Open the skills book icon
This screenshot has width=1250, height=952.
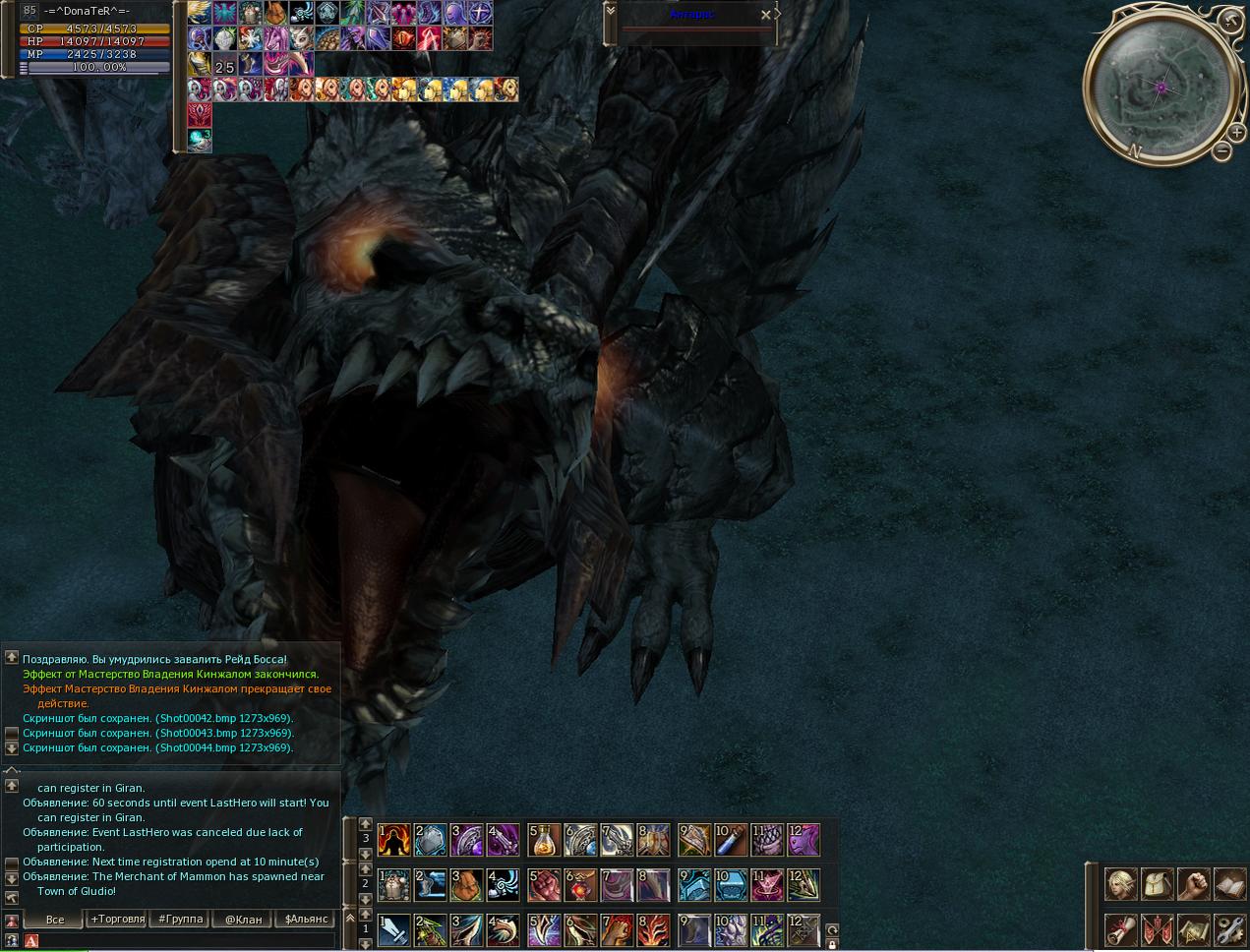tap(1230, 884)
